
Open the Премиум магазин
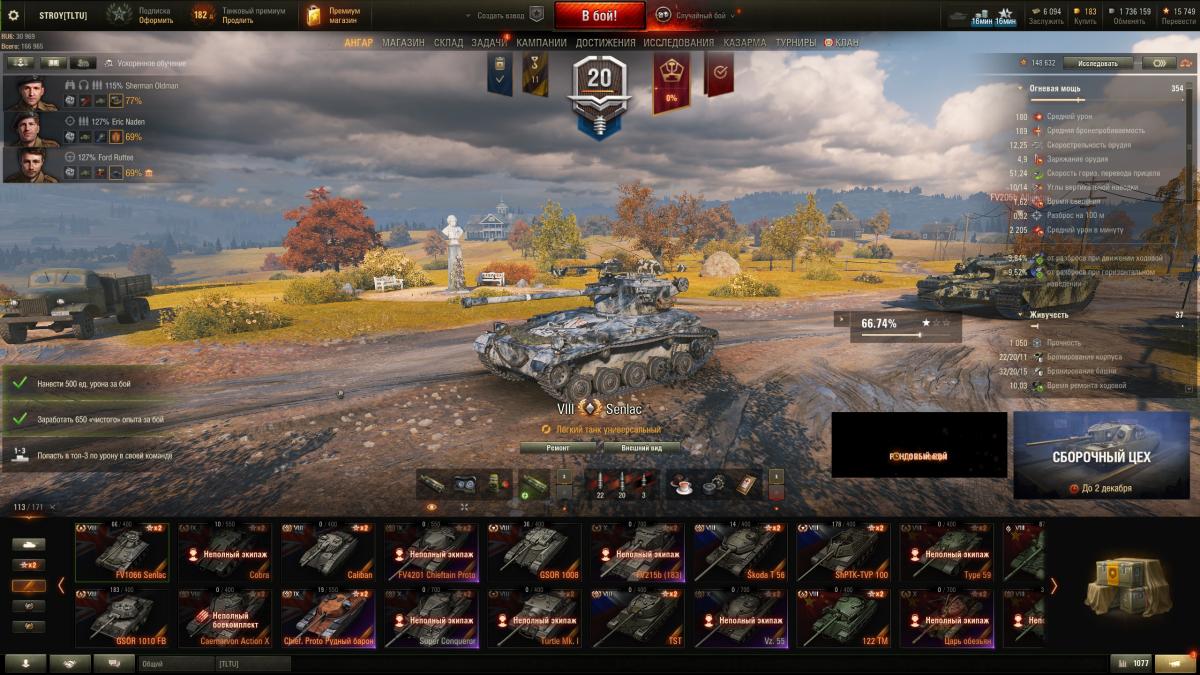pyautogui.click(x=333, y=15)
